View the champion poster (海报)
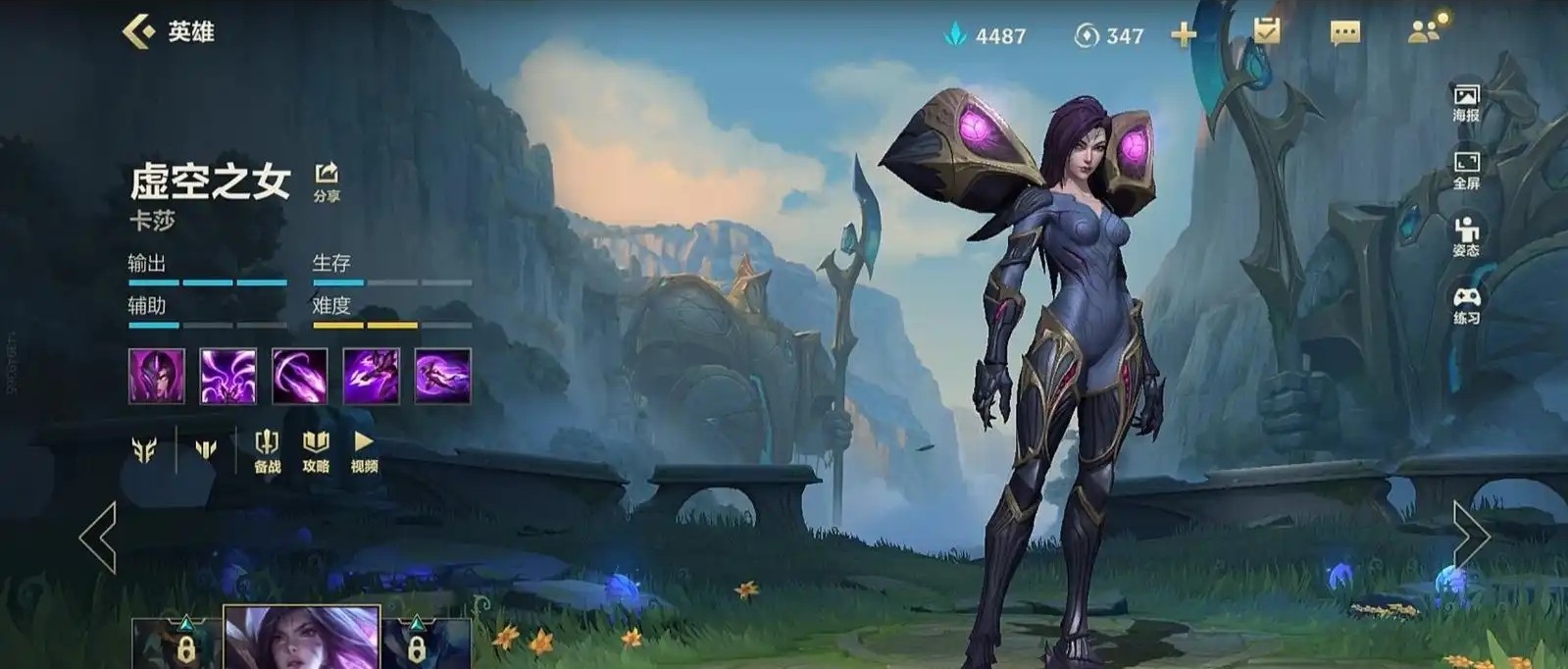 click(x=1466, y=102)
